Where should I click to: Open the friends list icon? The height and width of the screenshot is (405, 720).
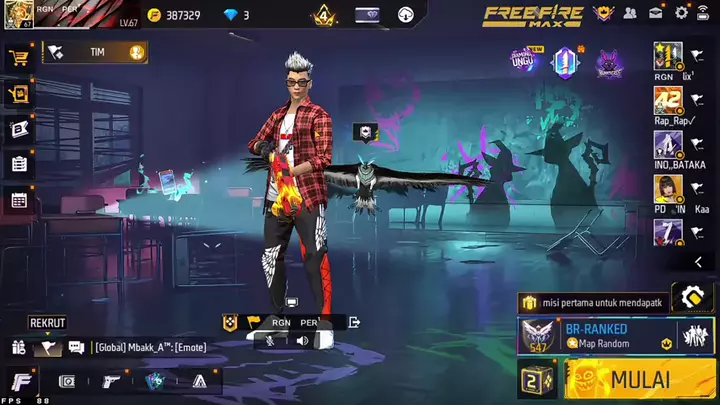[x=630, y=13]
